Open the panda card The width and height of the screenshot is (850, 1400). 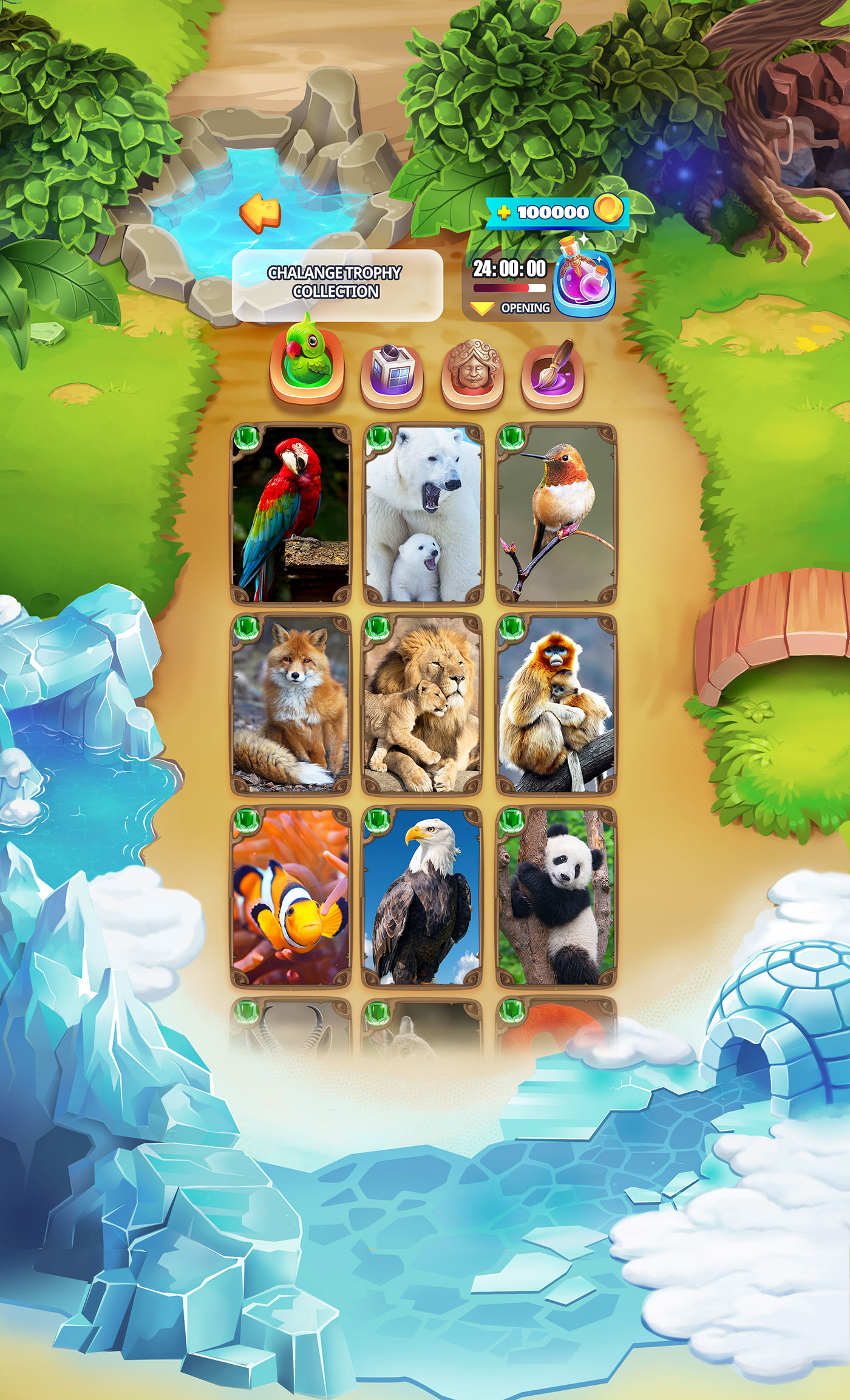pos(556,896)
